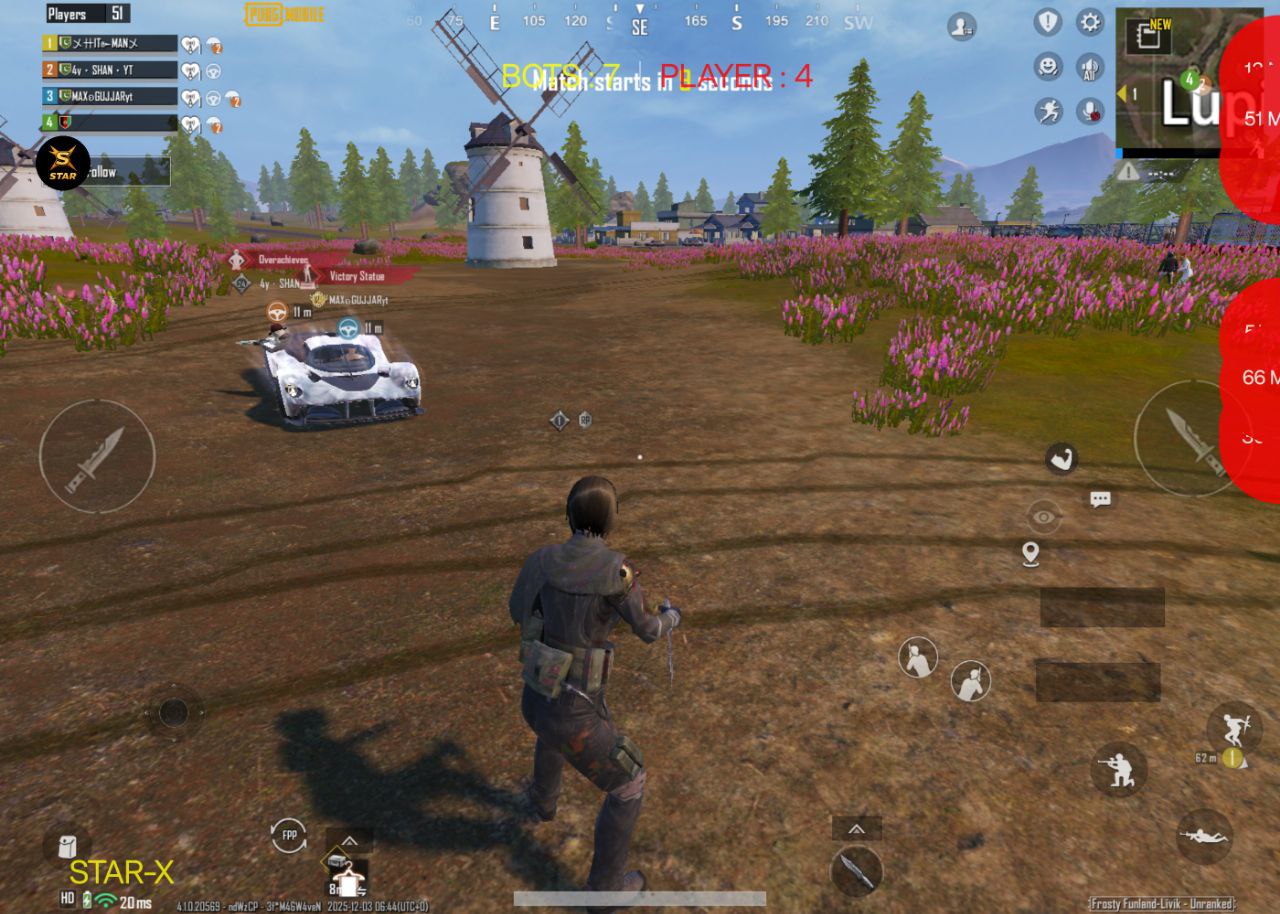
Task: Open the gear Settings icon
Action: pyautogui.click(x=1090, y=21)
